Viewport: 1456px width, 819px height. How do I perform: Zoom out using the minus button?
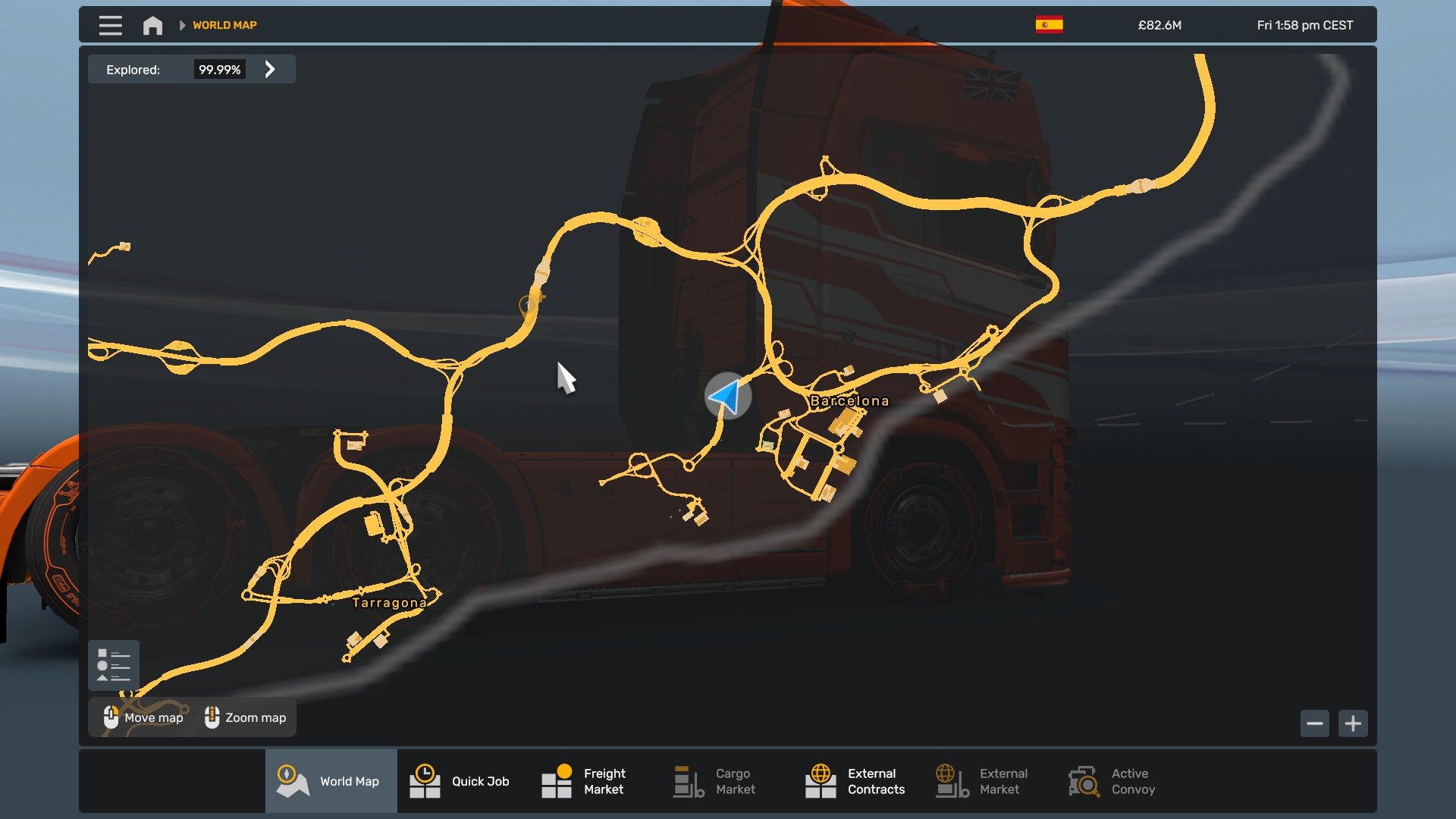[x=1316, y=723]
